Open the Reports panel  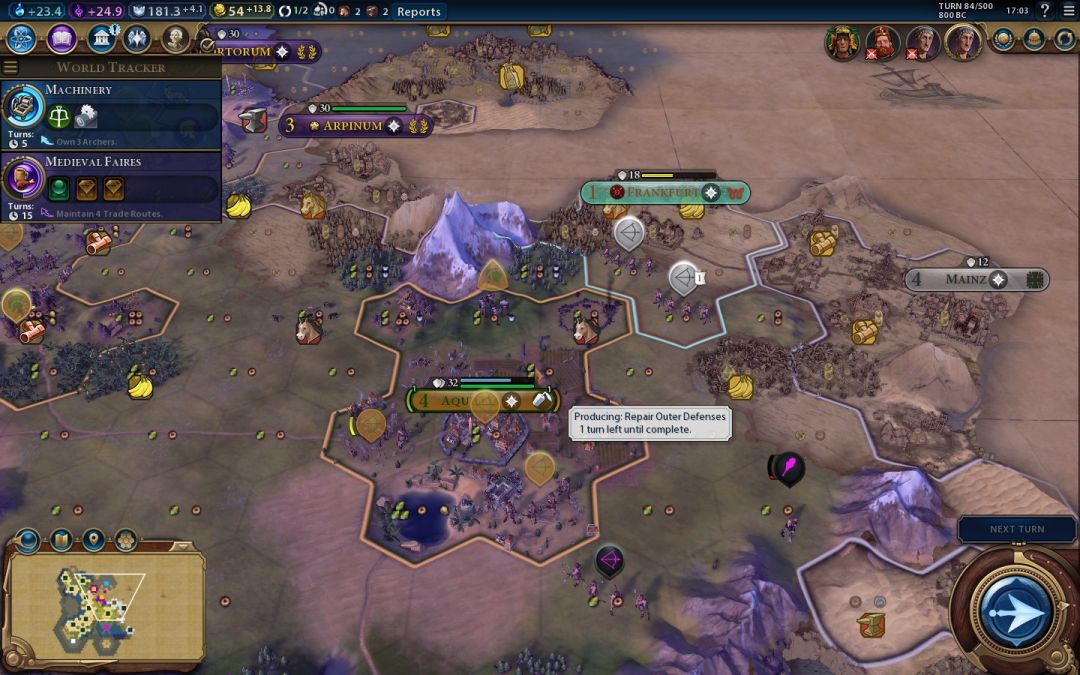coord(418,11)
